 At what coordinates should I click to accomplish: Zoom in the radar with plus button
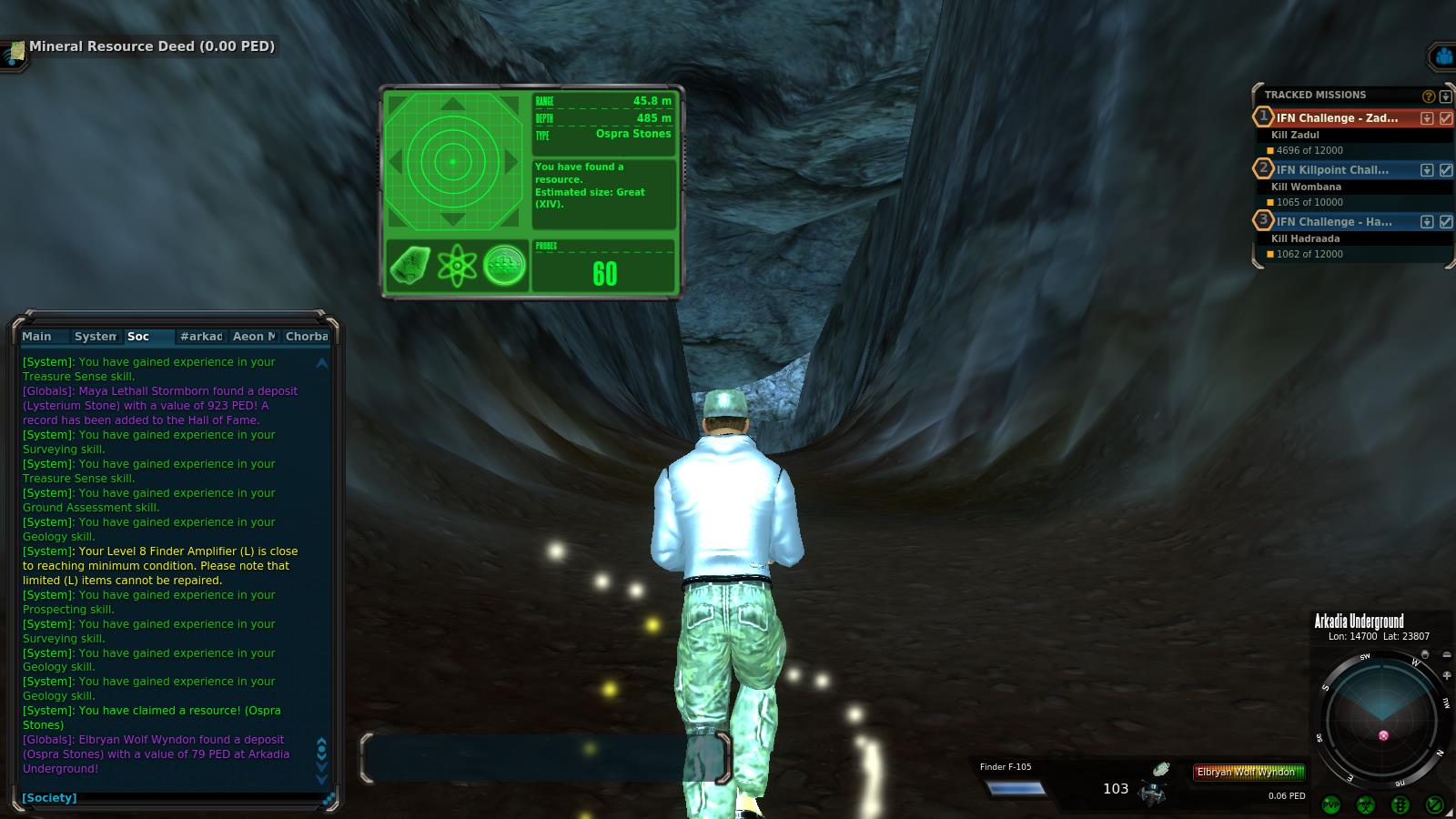[1448, 676]
